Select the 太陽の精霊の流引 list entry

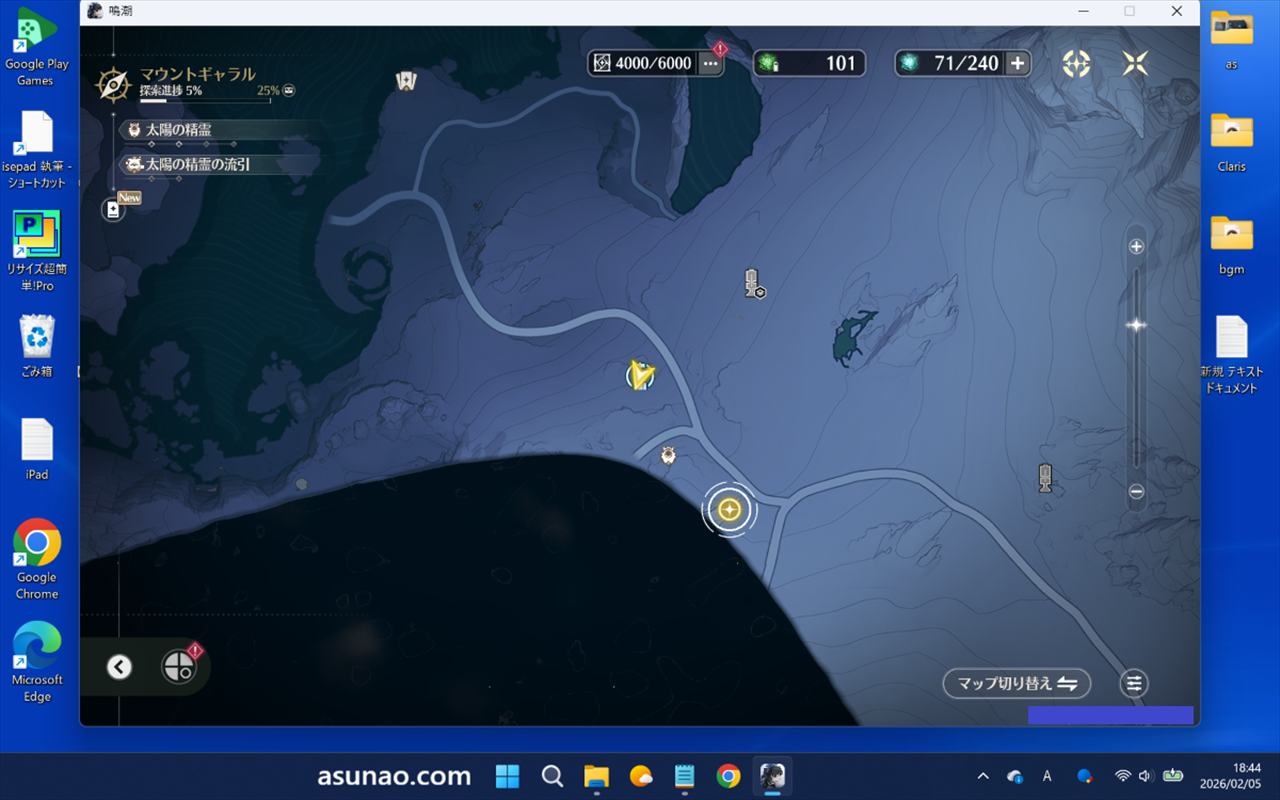click(x=197, y=164)
